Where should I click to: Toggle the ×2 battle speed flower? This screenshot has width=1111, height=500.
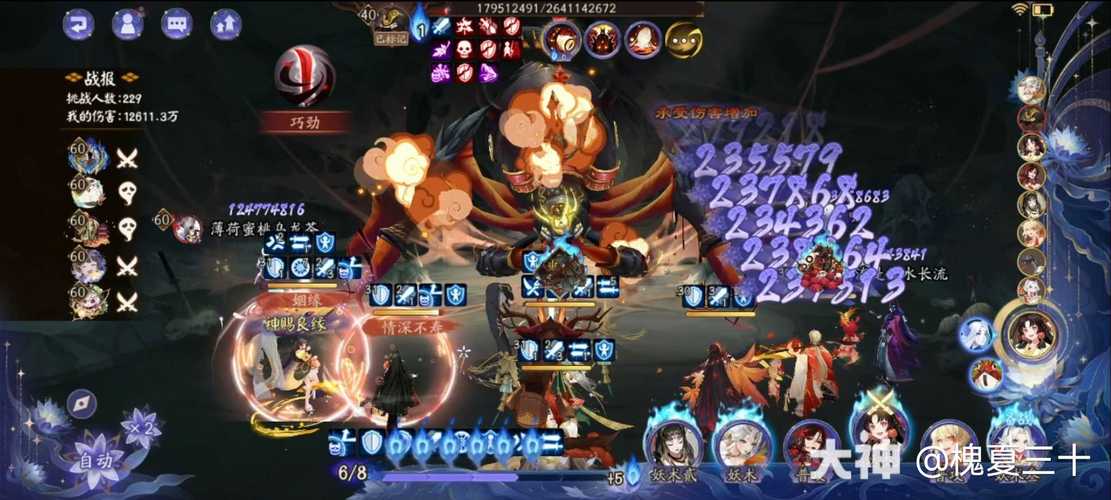140,428
